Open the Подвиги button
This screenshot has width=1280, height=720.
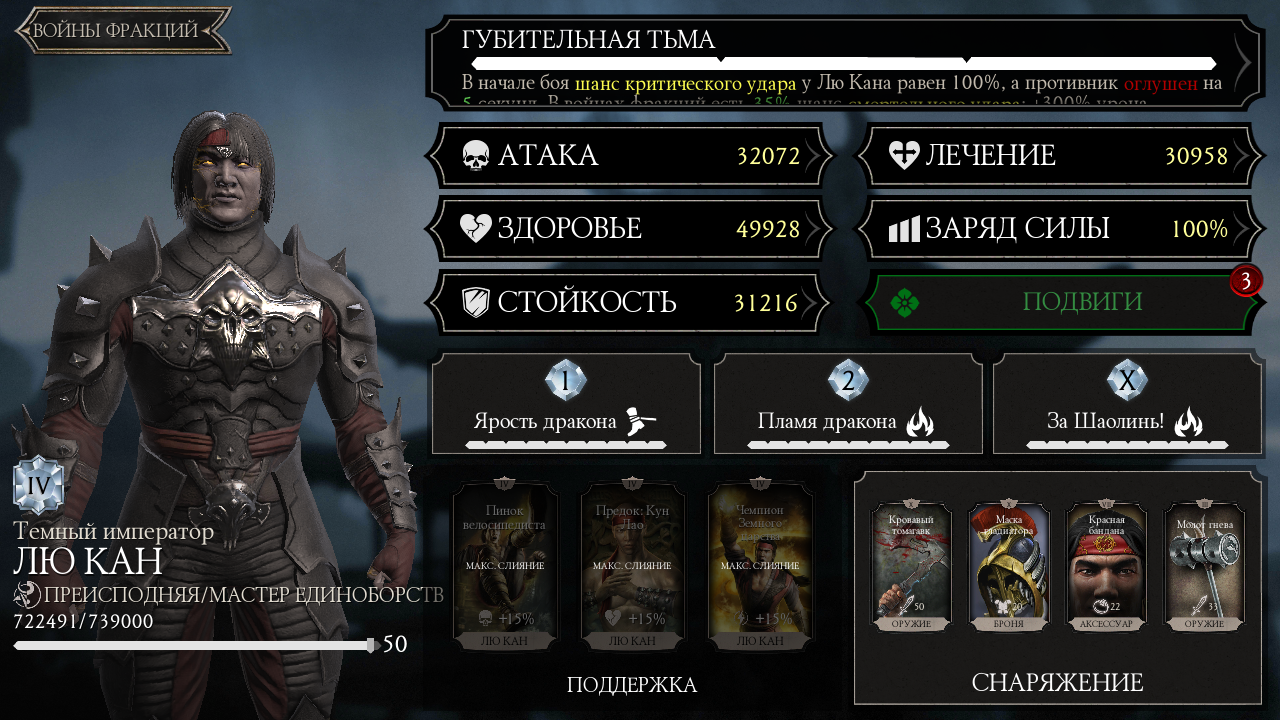tap(1057, 302)
